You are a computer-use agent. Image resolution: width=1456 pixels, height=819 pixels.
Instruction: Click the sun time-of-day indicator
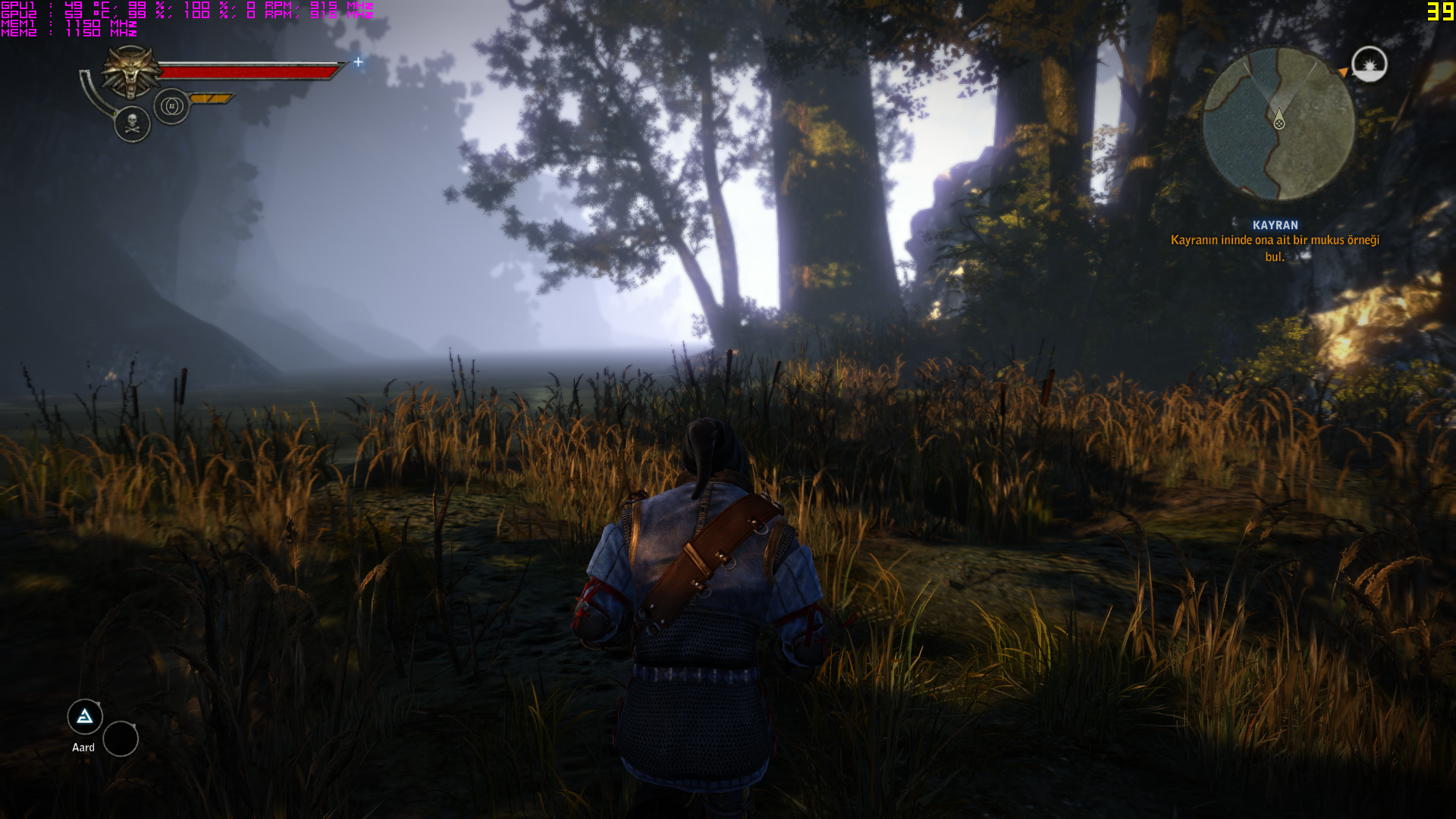click(1370, 64)
